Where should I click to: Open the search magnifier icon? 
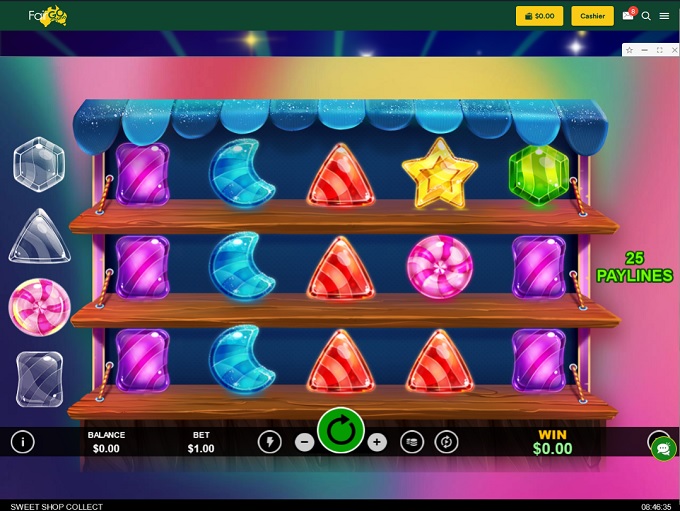646,16
